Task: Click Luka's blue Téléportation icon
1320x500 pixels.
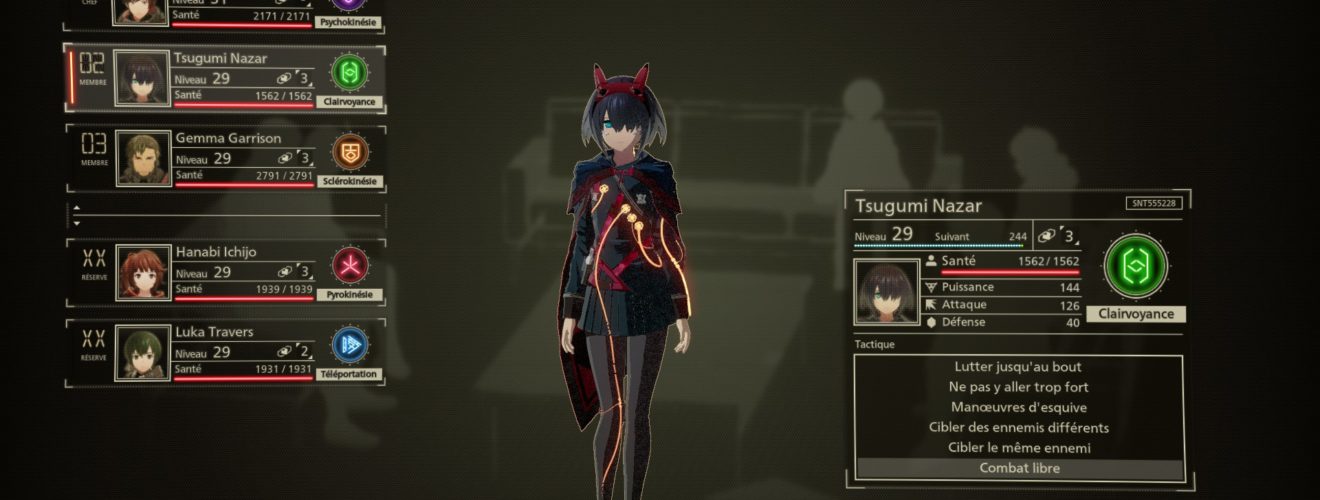Action: click(350, 345)
